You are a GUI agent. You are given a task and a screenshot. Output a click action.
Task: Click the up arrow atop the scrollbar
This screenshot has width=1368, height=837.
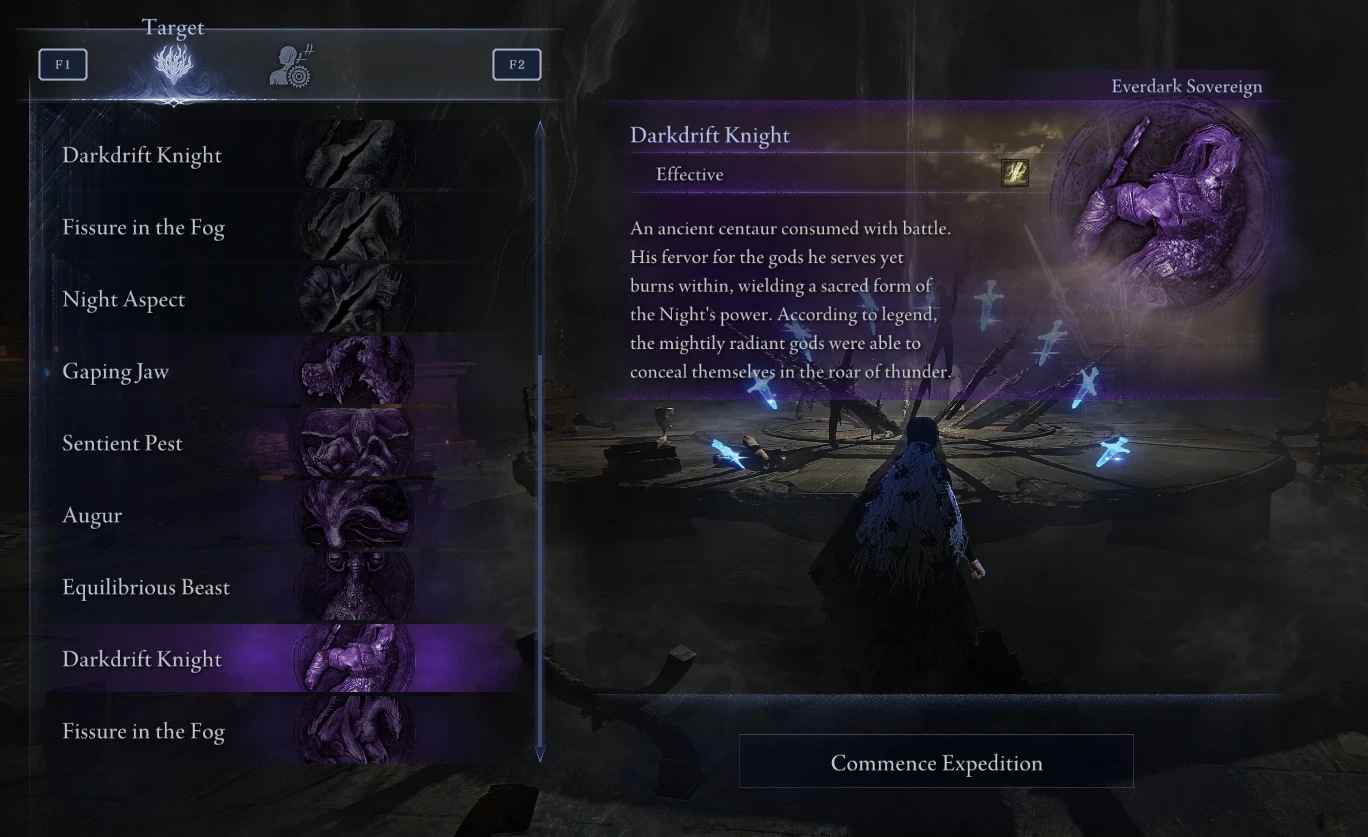(539, 124)
